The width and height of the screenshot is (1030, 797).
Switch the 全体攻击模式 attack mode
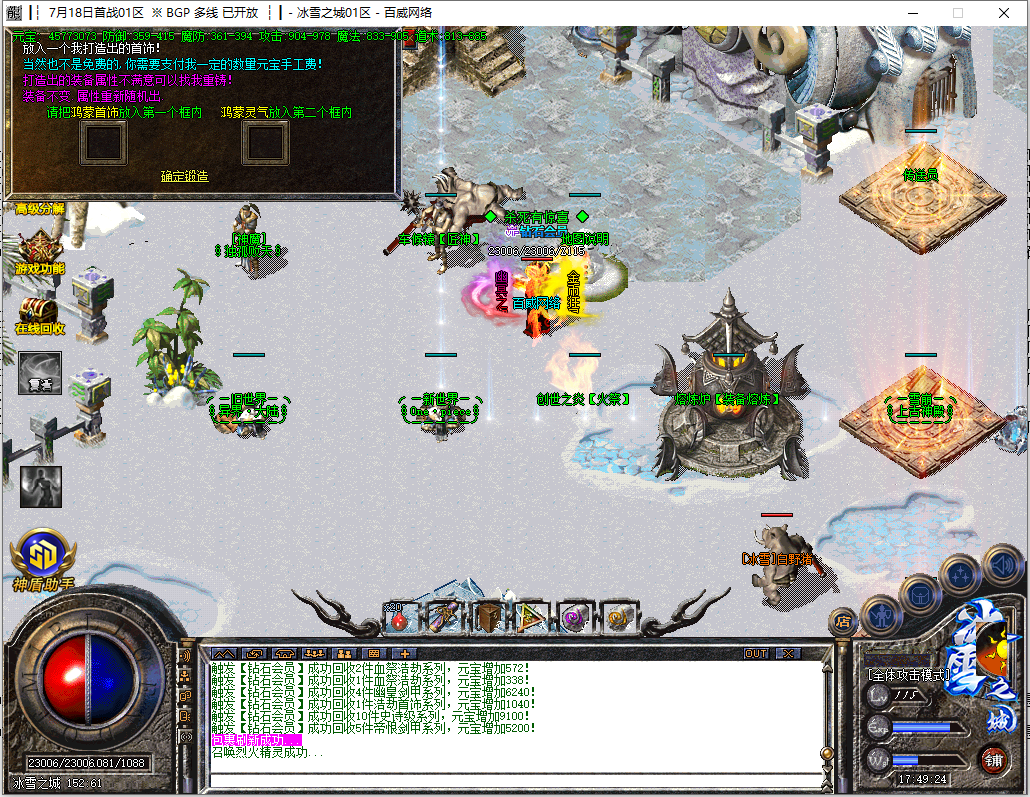pyautogui.click(x=908, y=675)
